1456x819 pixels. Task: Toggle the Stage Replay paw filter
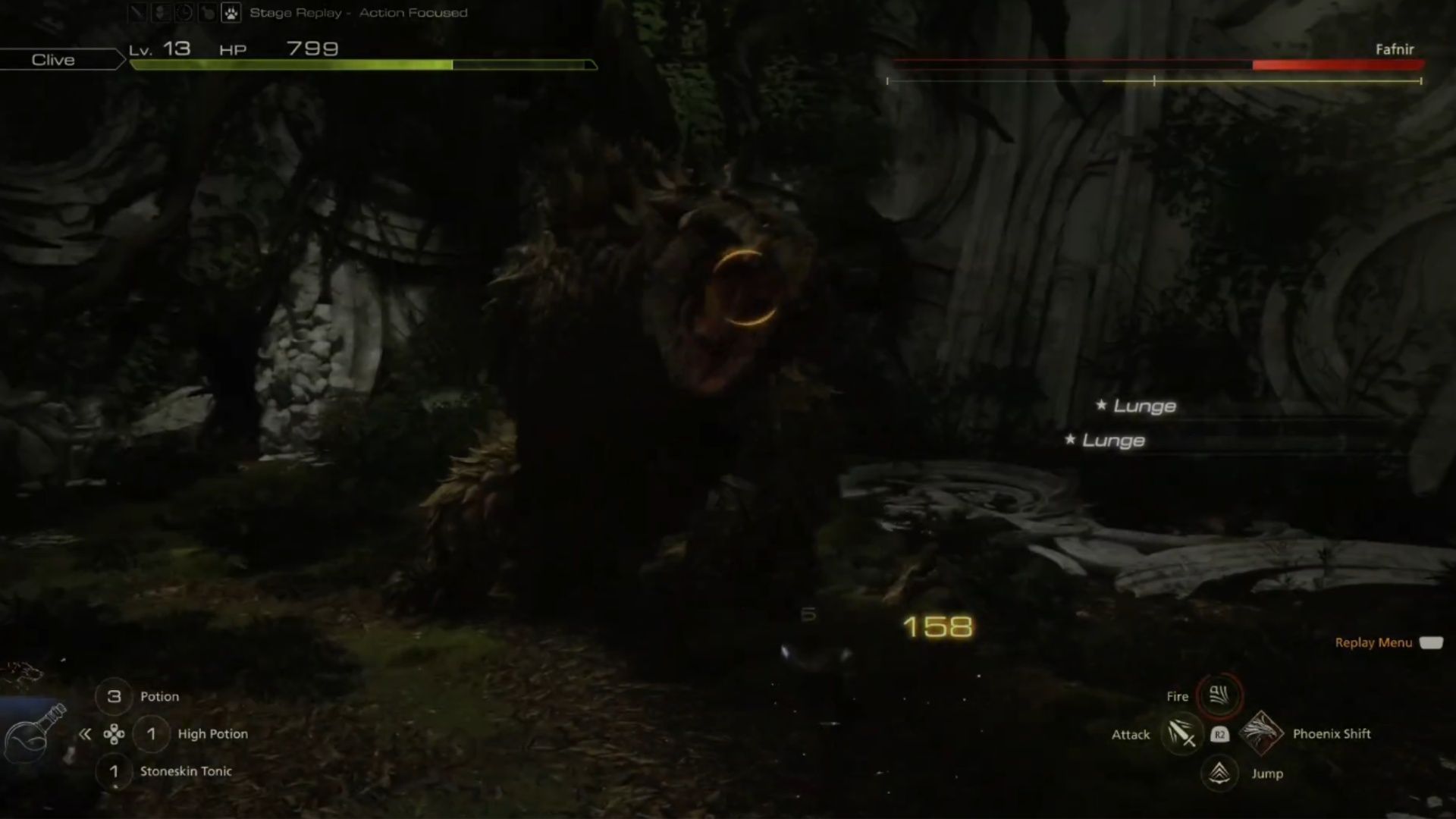click(x=231, y=13)
